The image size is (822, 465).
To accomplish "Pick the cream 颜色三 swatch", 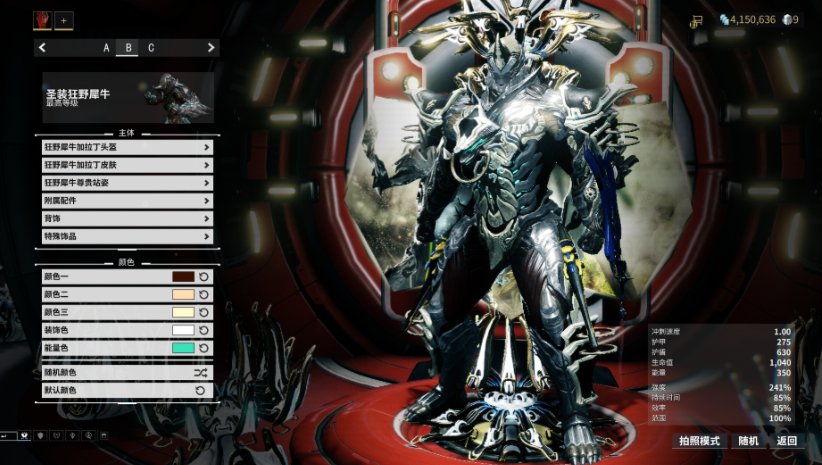I will pos(183,312).
